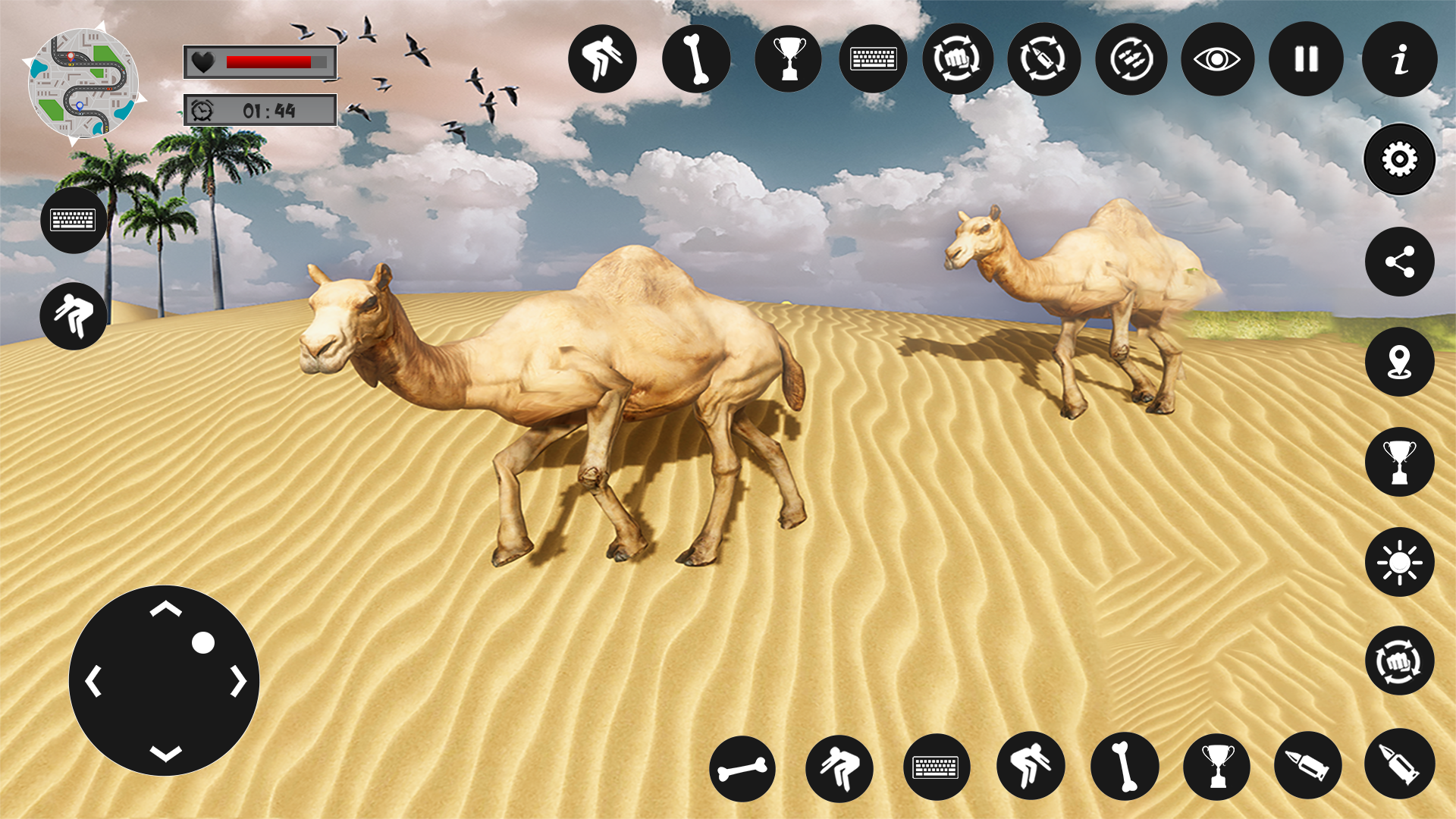Select the location pin icon on right sidebar
The image size is (1456, 819).
[x=1398, y=362]
